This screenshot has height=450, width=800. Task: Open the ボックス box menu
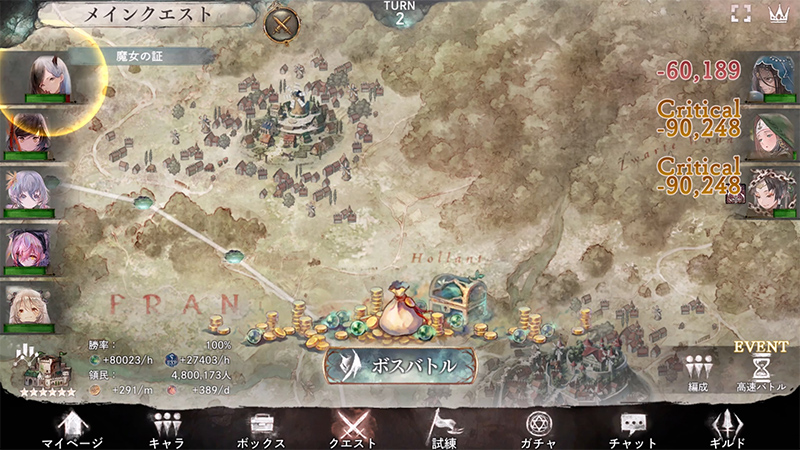[261, 429]
